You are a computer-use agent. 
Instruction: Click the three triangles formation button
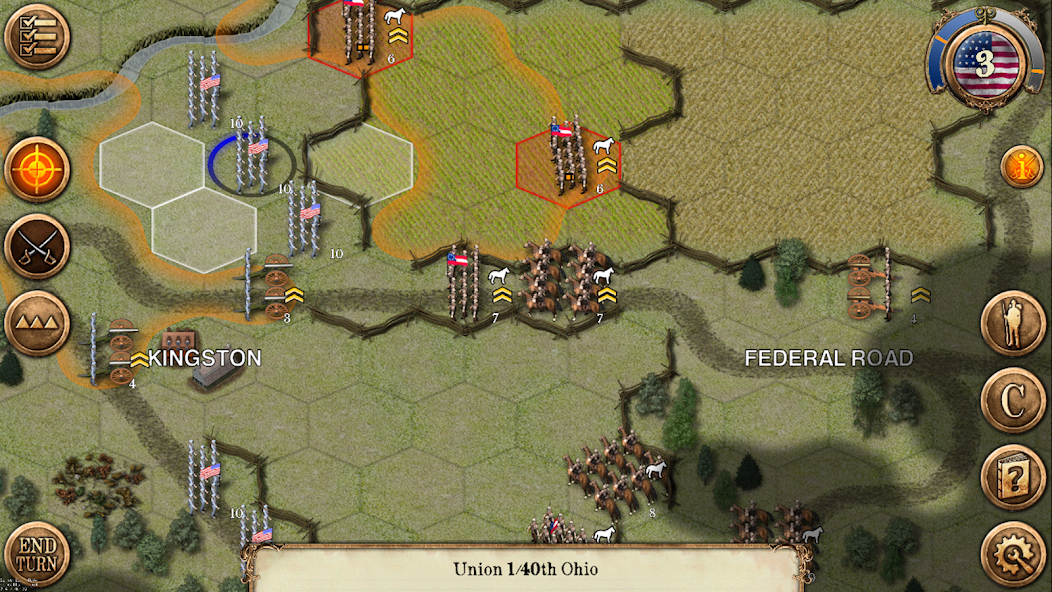[37, 323]
